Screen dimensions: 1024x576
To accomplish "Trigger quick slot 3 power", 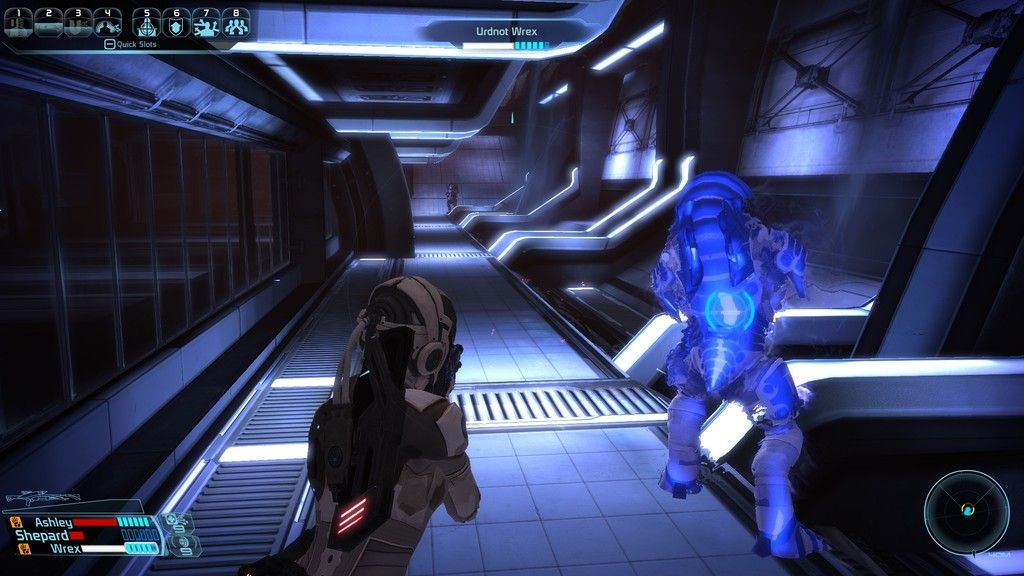I will tap(78, 22).
